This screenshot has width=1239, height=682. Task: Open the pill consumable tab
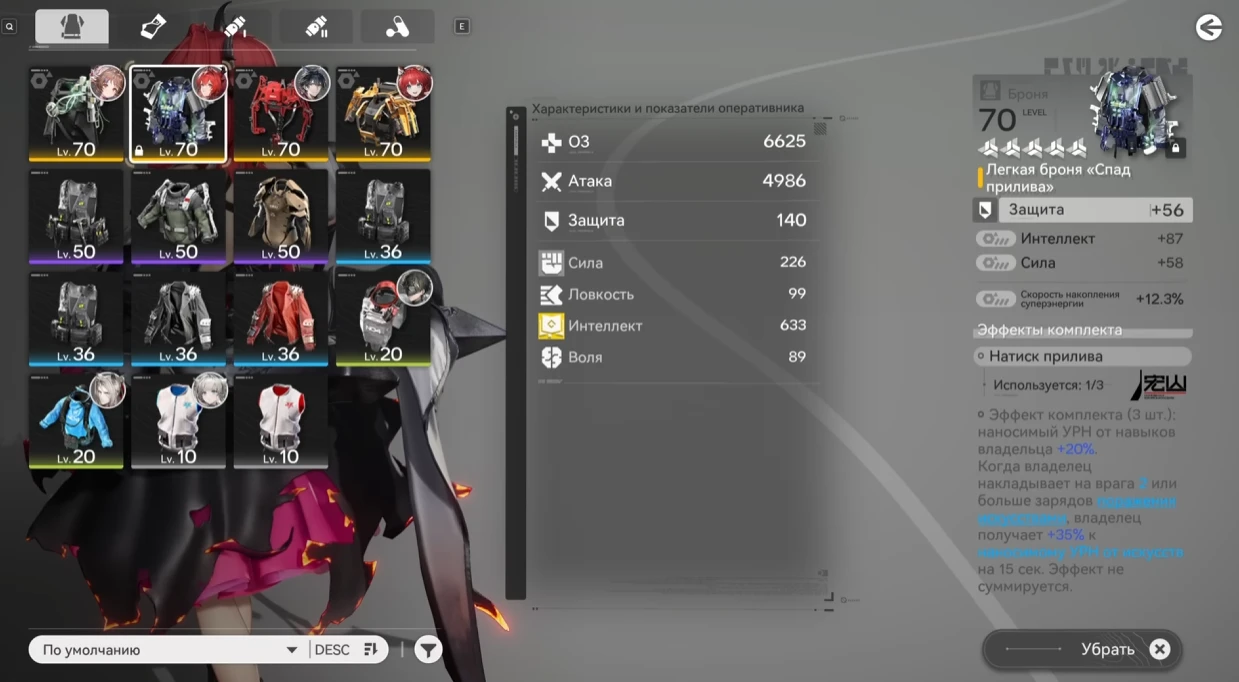[397, 27]
